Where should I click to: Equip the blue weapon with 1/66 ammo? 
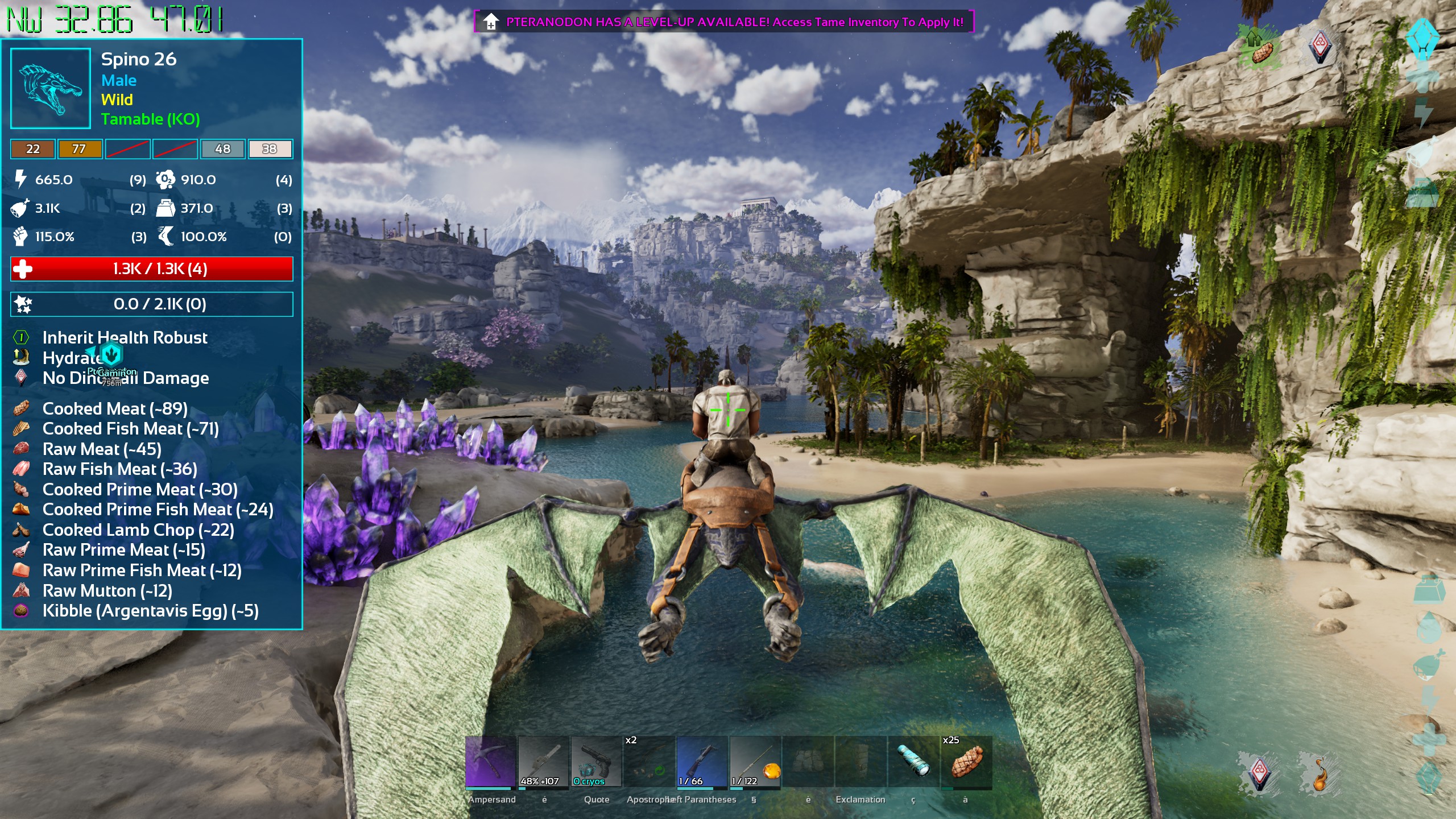[701, 762]
